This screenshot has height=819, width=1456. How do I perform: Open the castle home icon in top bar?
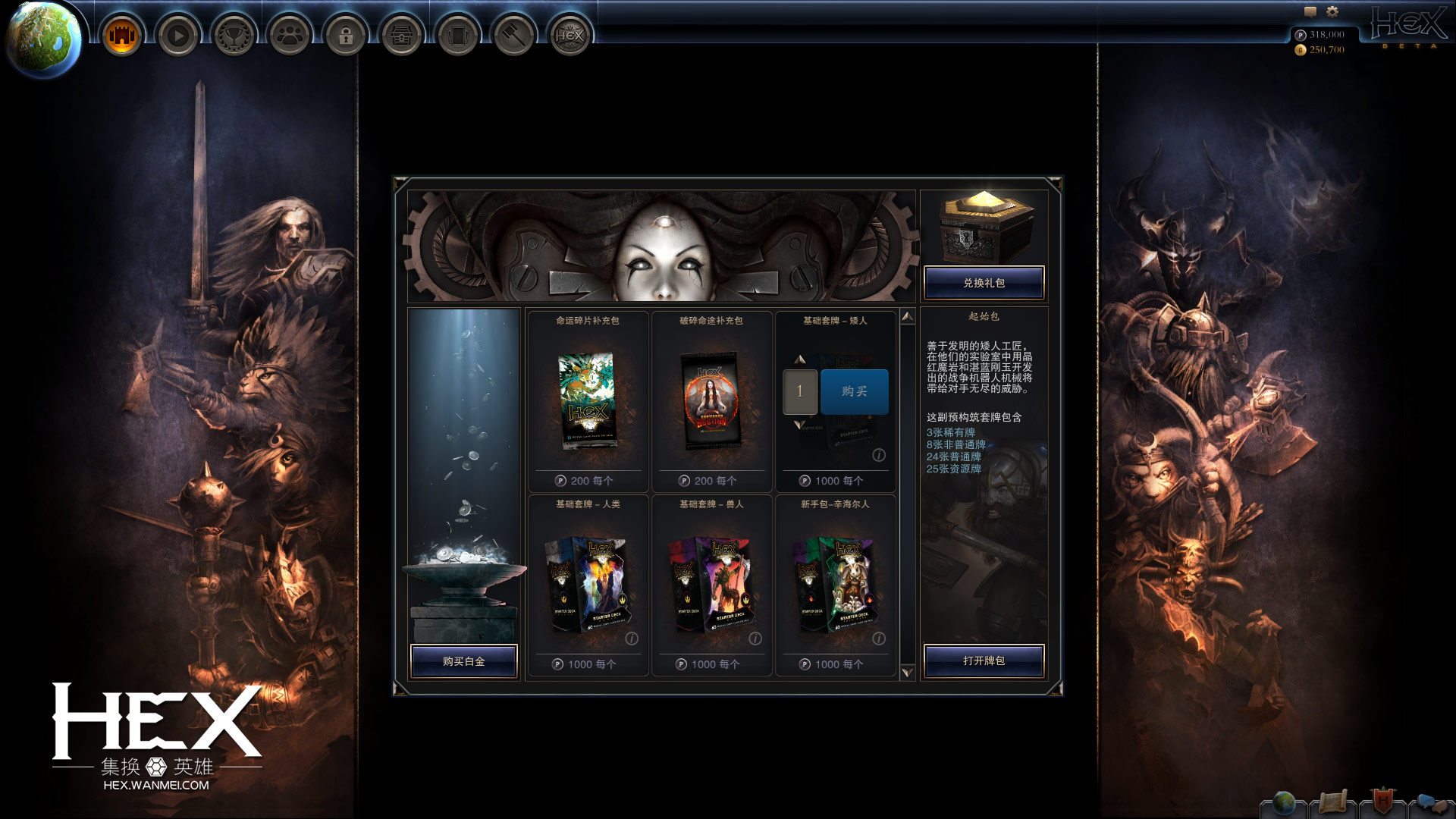tap(121, 35)
